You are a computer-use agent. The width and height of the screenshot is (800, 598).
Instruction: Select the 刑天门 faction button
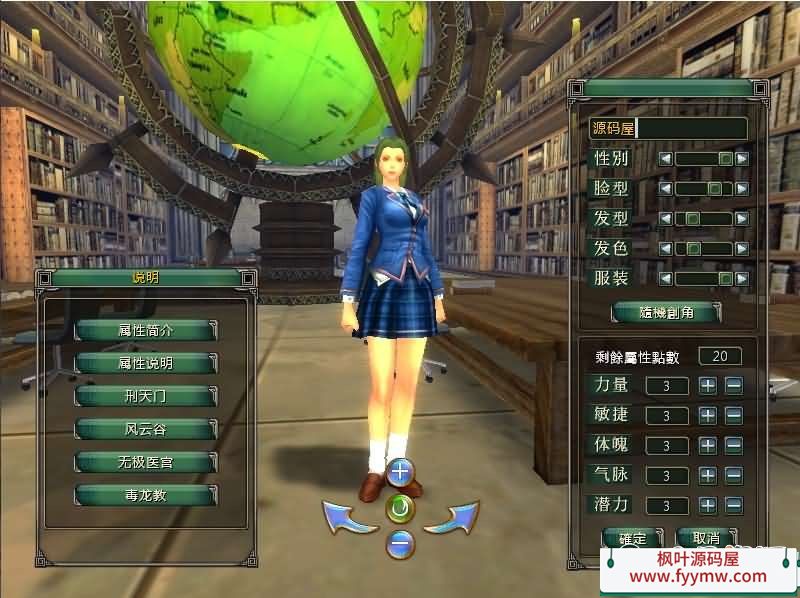145,396
